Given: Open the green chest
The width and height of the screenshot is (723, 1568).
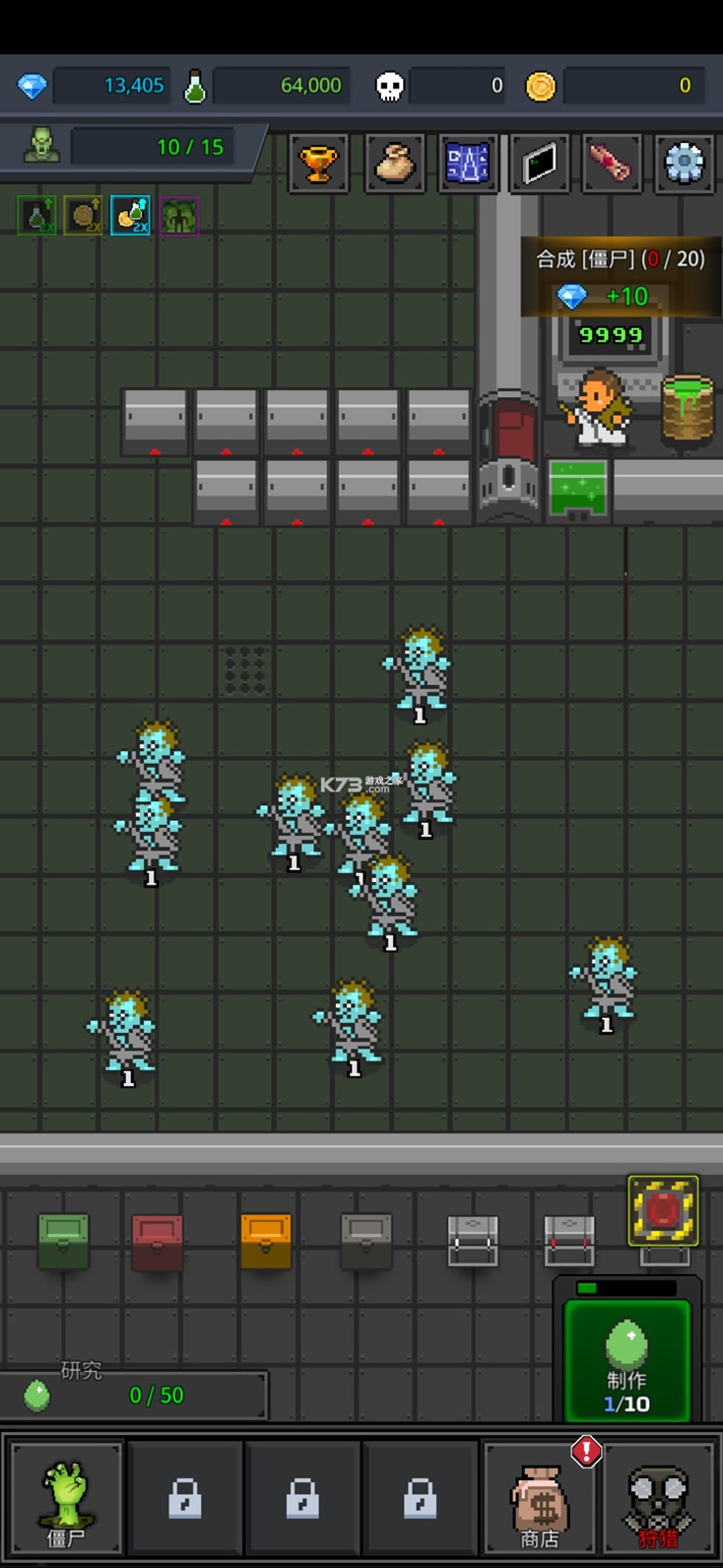Looking at the screenshot, I should click(x=63, y=1241).
